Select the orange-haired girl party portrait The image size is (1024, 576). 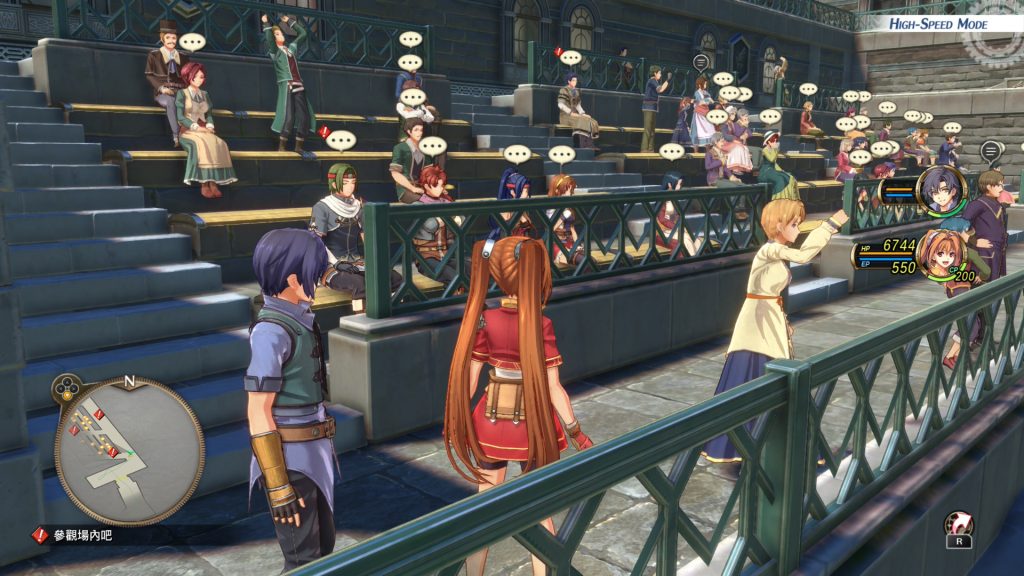(938, 253)
